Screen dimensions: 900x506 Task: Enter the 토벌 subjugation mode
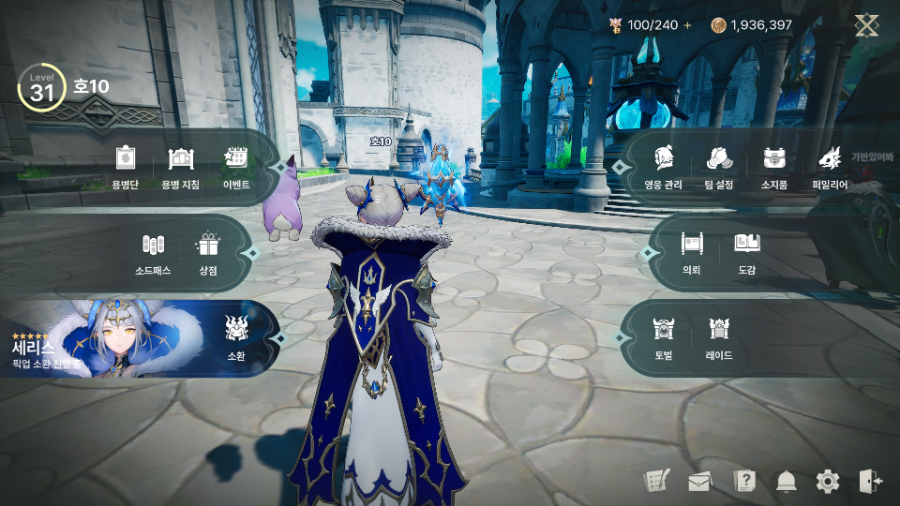(663, 337)
